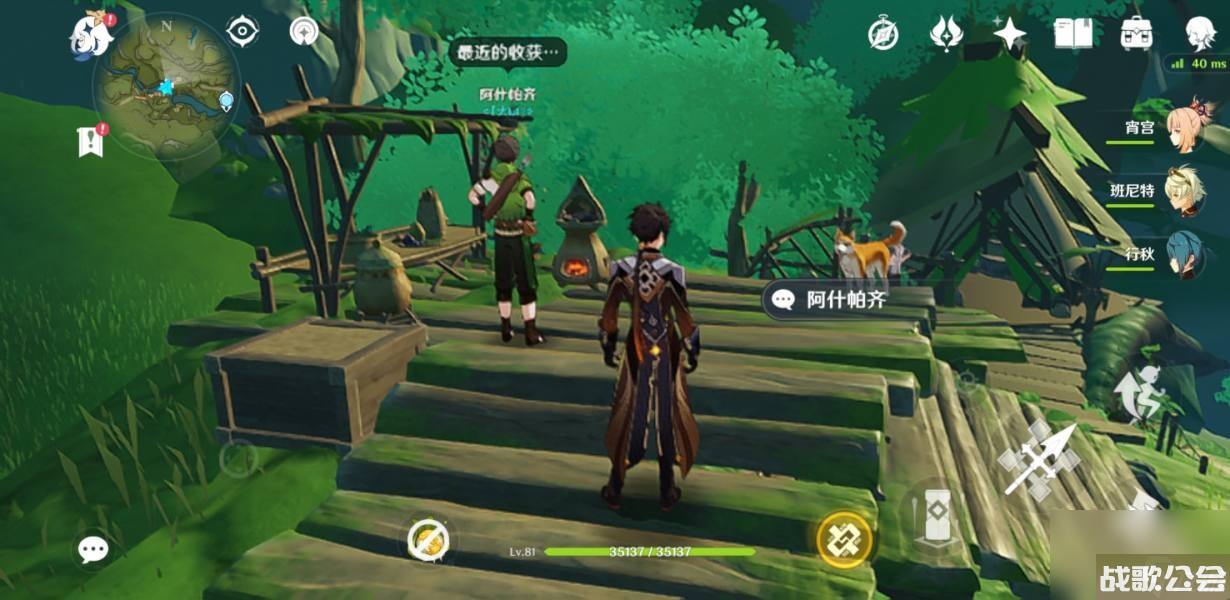
Task: Open the winged emblem icon
Action: point(945,34)
